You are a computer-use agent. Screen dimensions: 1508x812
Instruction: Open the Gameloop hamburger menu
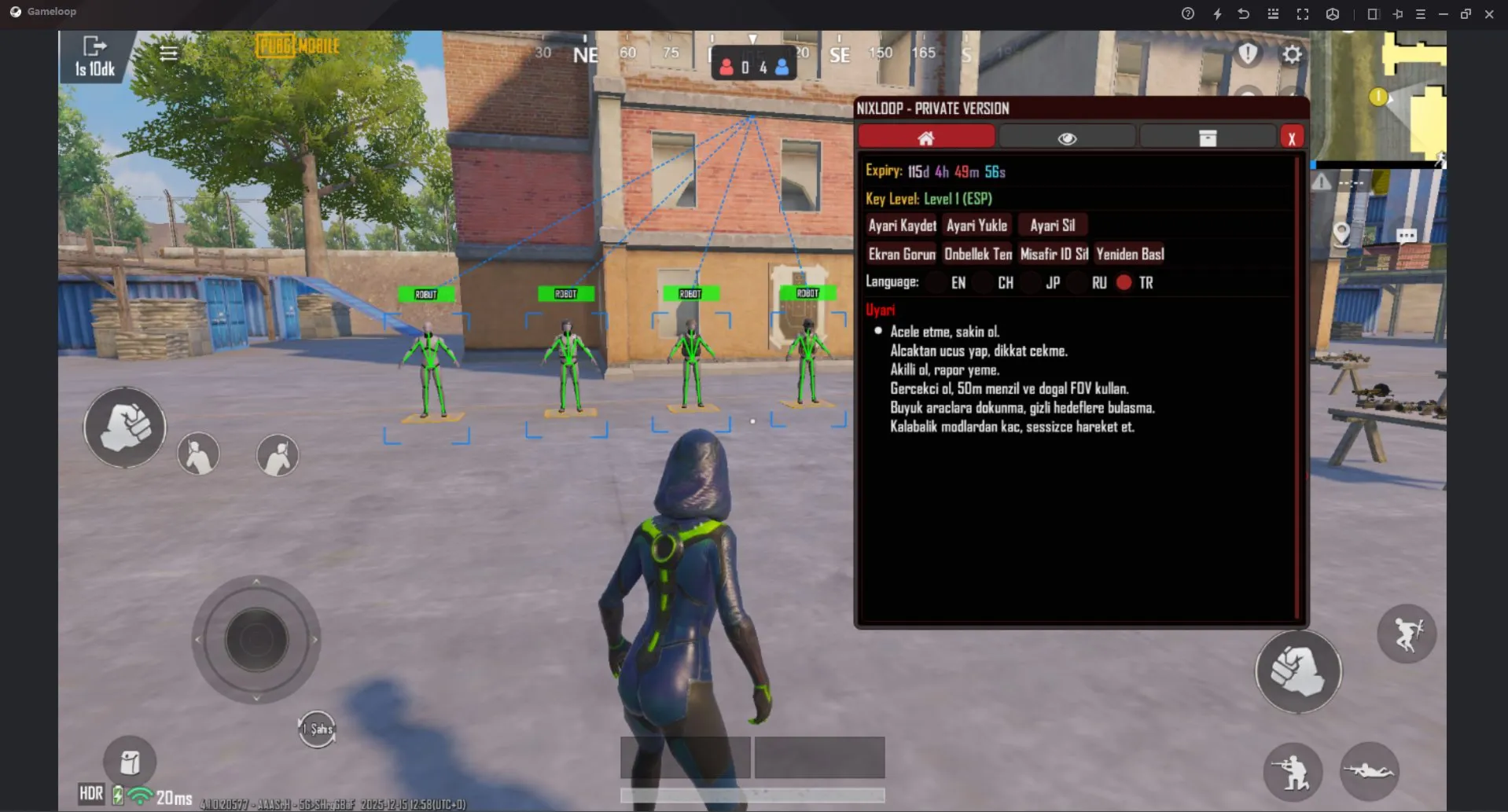pyautogui.click(x=1420, y=13)
